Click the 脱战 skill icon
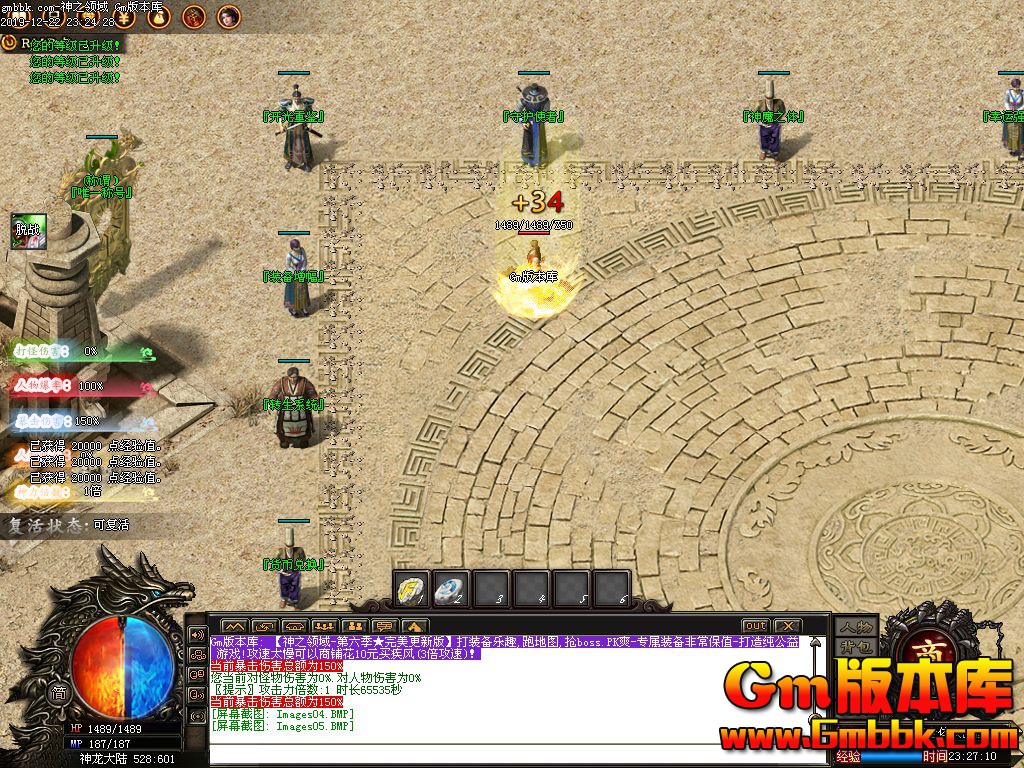The width and height of the screenshot is (1024, 768). (28, 230)
